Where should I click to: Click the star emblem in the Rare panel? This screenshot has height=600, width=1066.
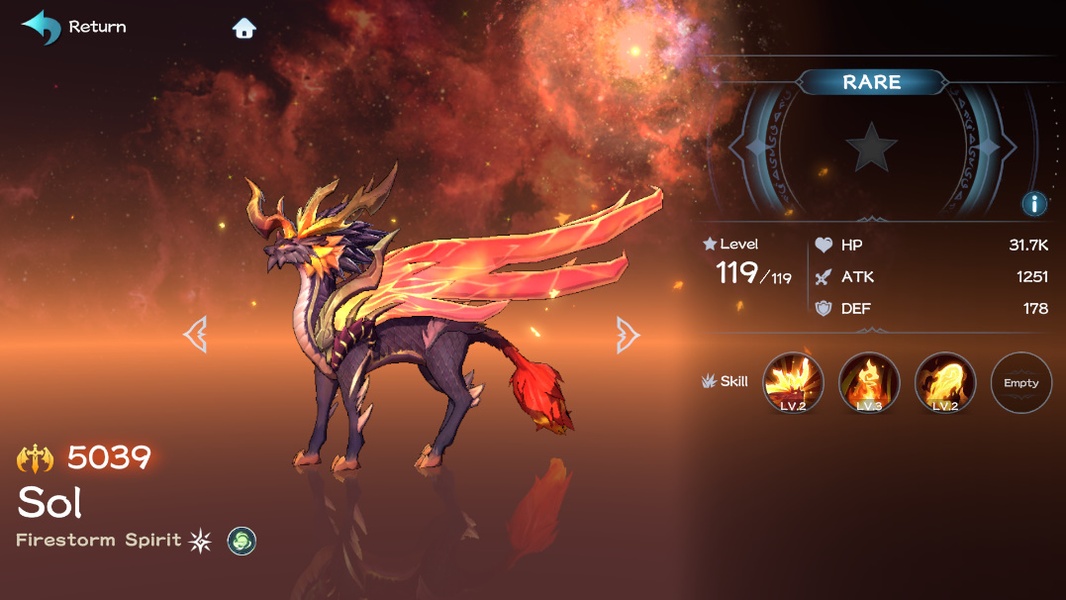point(871,148)
